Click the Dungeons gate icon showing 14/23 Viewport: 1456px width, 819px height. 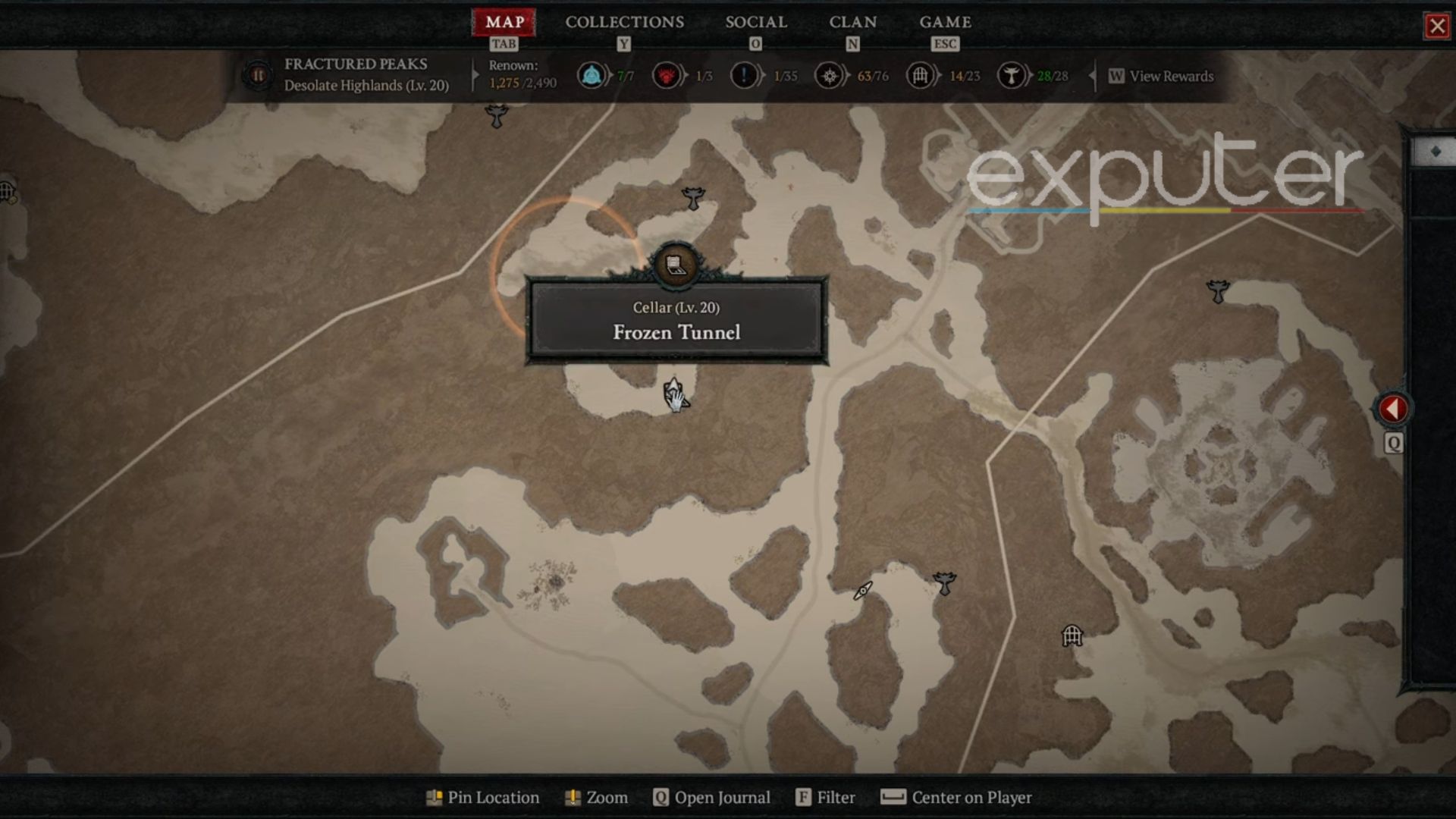pyautogui.click(x=920, y=76)
